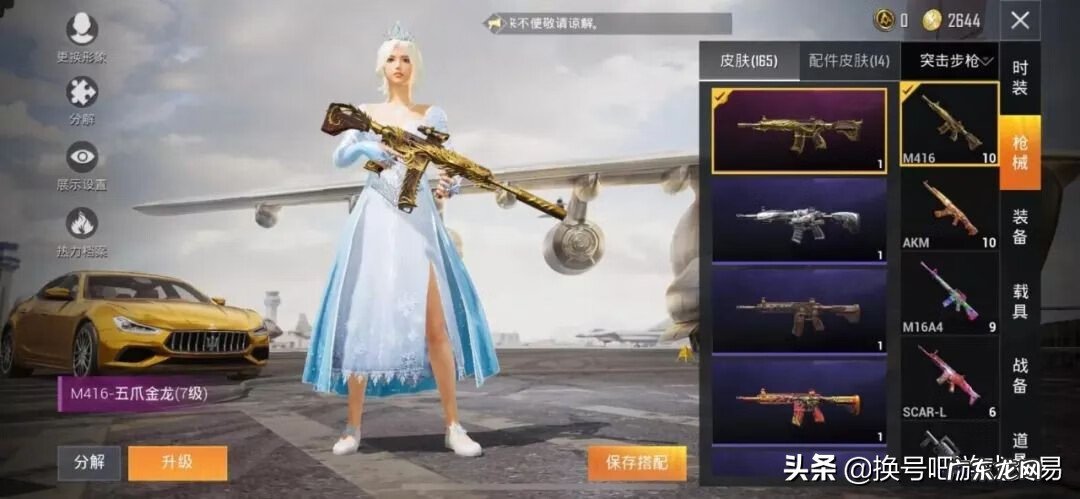This screenshot has width=1080, height=499.
Task: Select the 装备 category tab
Action: (1020, 225)
